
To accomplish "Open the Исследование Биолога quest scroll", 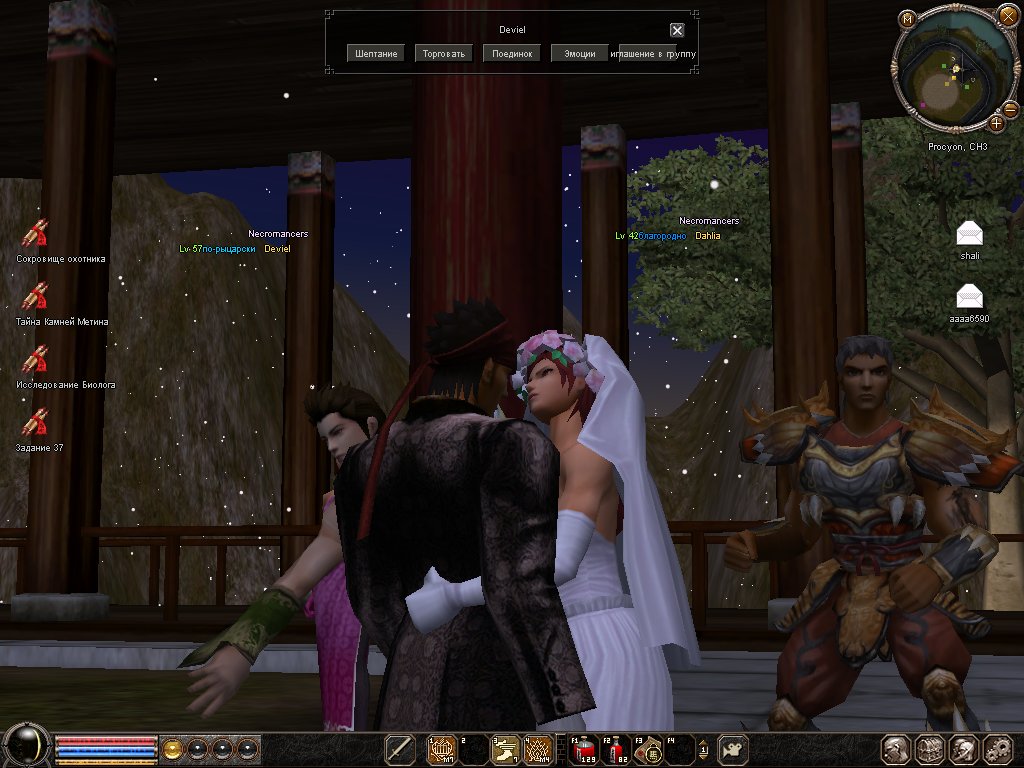I will pyautogui.click(x=36, y=360).
